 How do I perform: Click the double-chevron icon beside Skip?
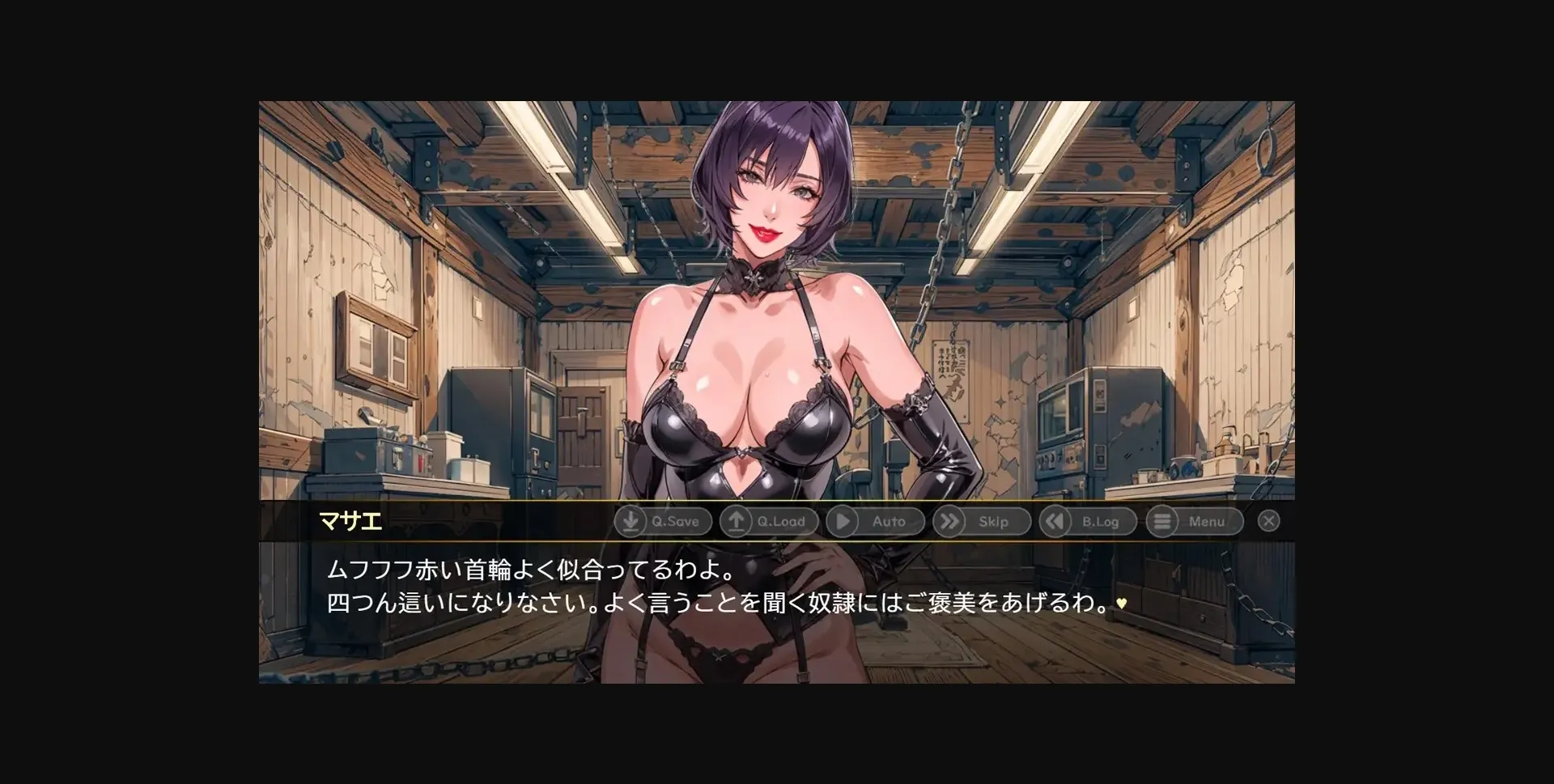[x=949, y=522]
